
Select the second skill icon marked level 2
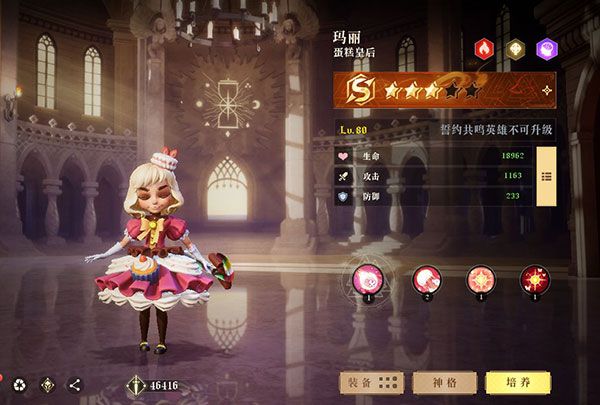pos(427,279)
